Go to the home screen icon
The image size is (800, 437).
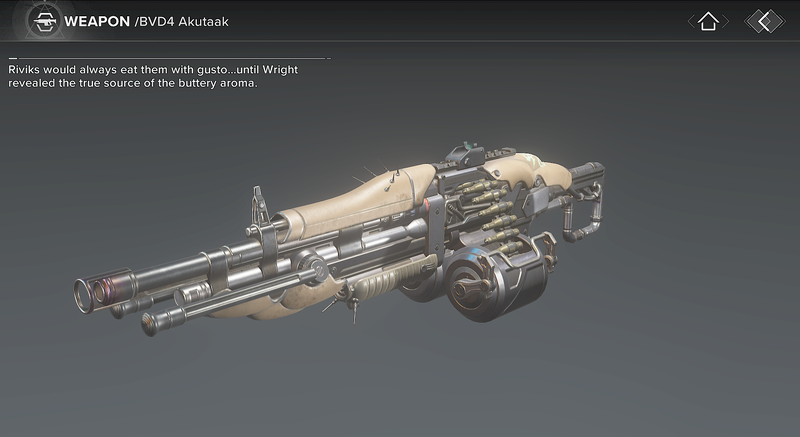coord(708,21)
